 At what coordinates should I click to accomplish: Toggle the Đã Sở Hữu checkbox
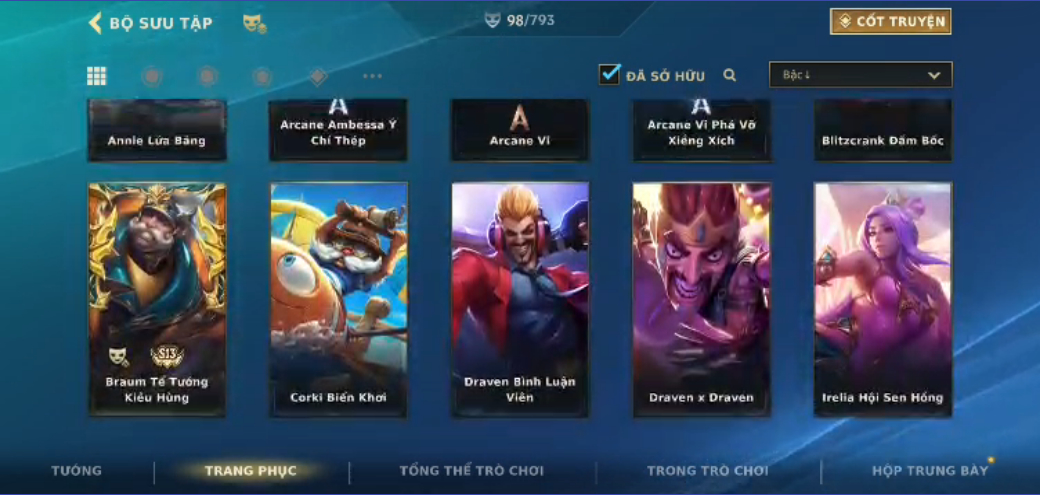[610, 74]
